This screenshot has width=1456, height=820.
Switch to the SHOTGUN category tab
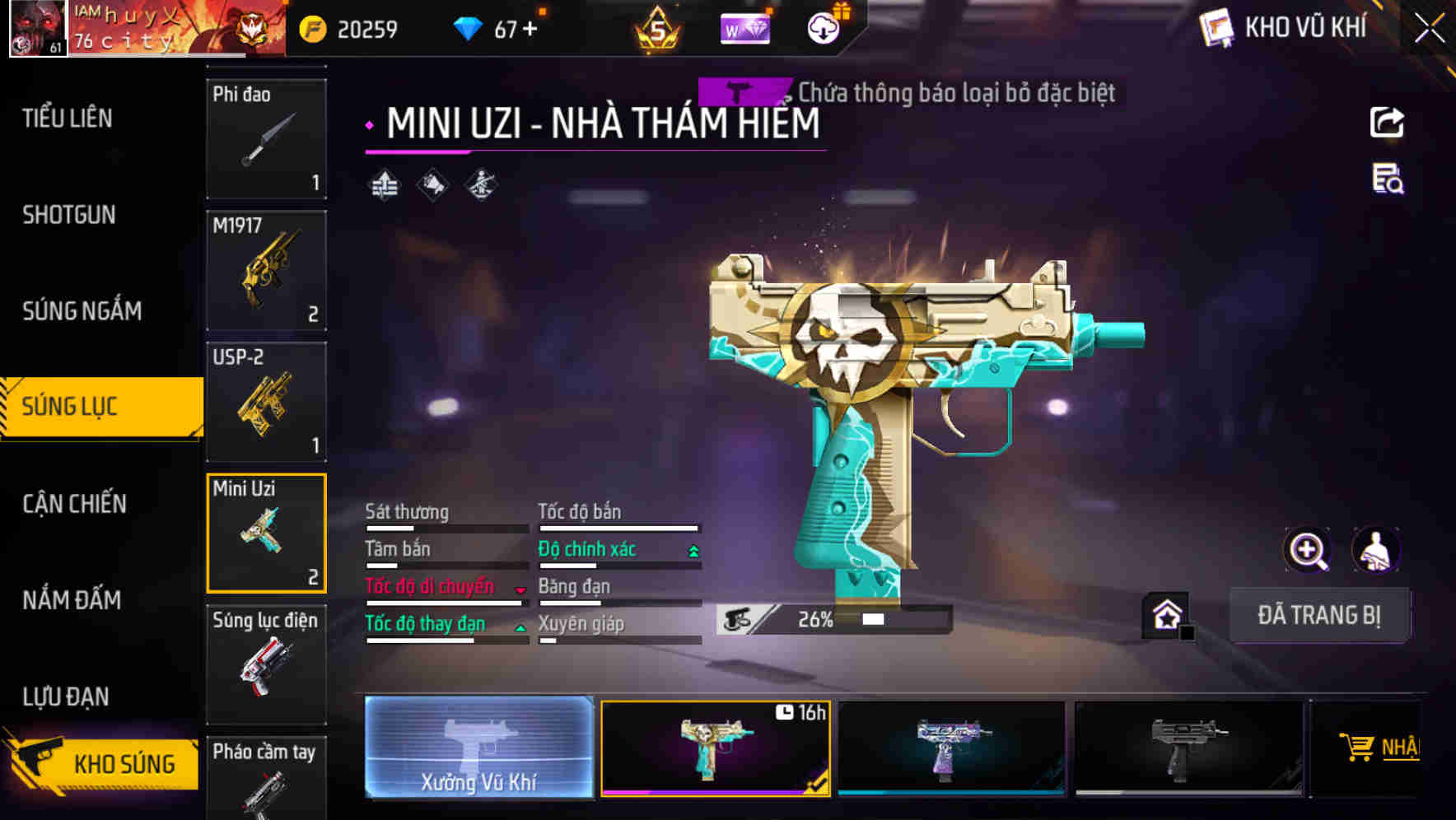pos(71,214)
